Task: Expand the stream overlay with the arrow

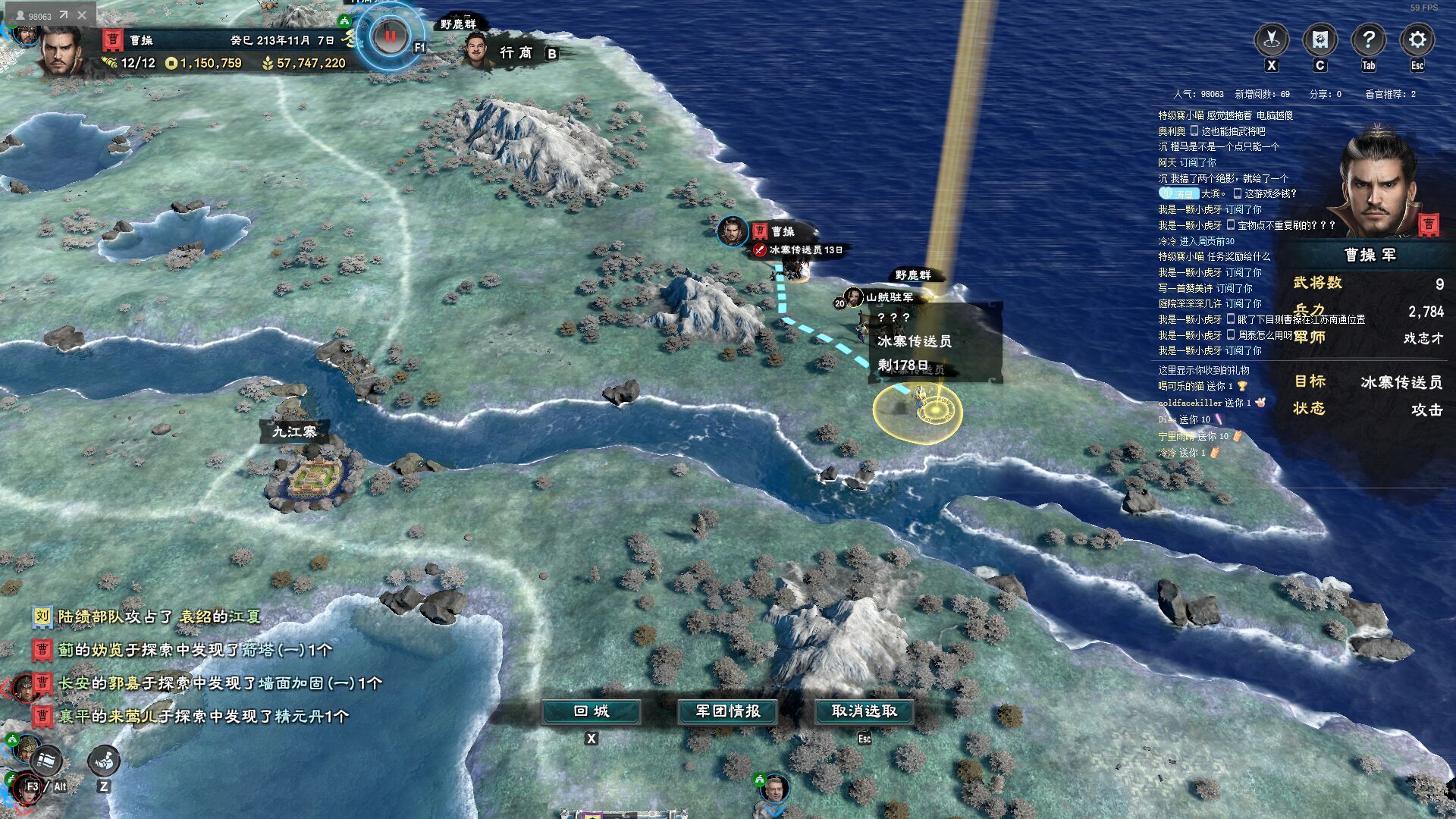Action: (64, 15)
